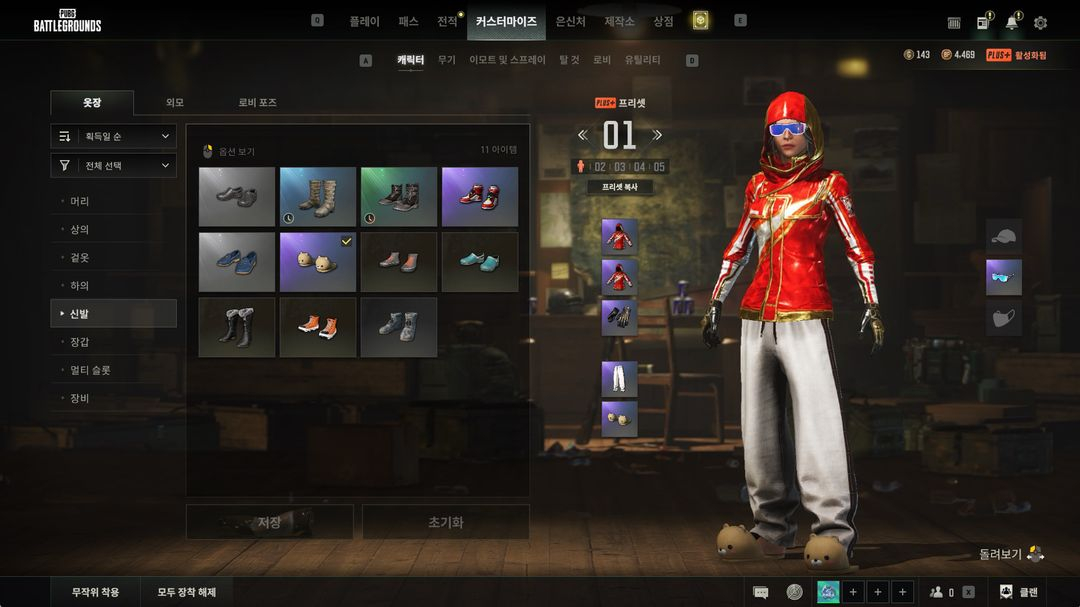Image resolution: width=1080 pixels, height=607 pixels.
Task: Open the 플레이 menu
Action: tap(364, 21)
